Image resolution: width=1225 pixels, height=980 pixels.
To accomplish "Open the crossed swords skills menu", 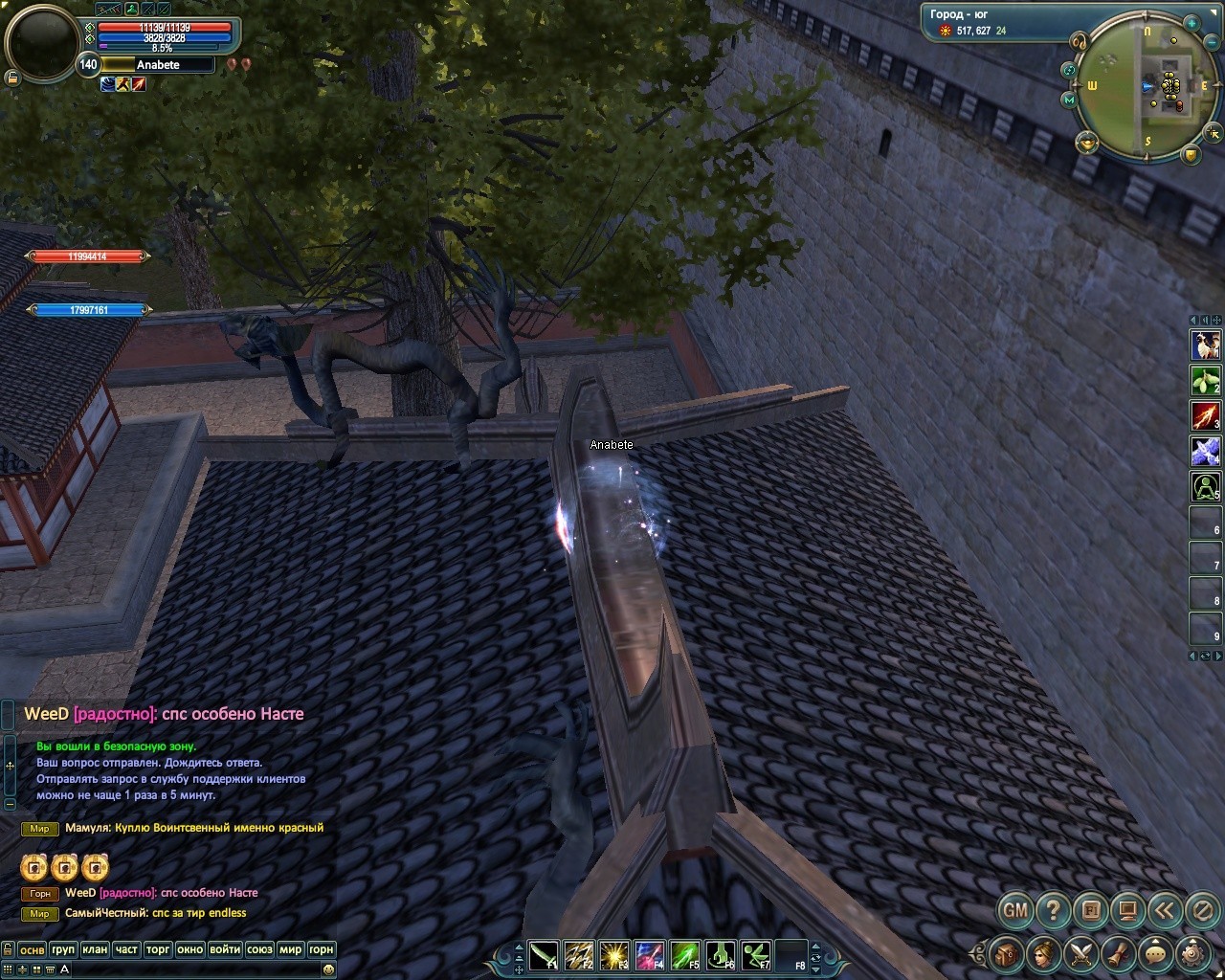I will click(1081, 953).
